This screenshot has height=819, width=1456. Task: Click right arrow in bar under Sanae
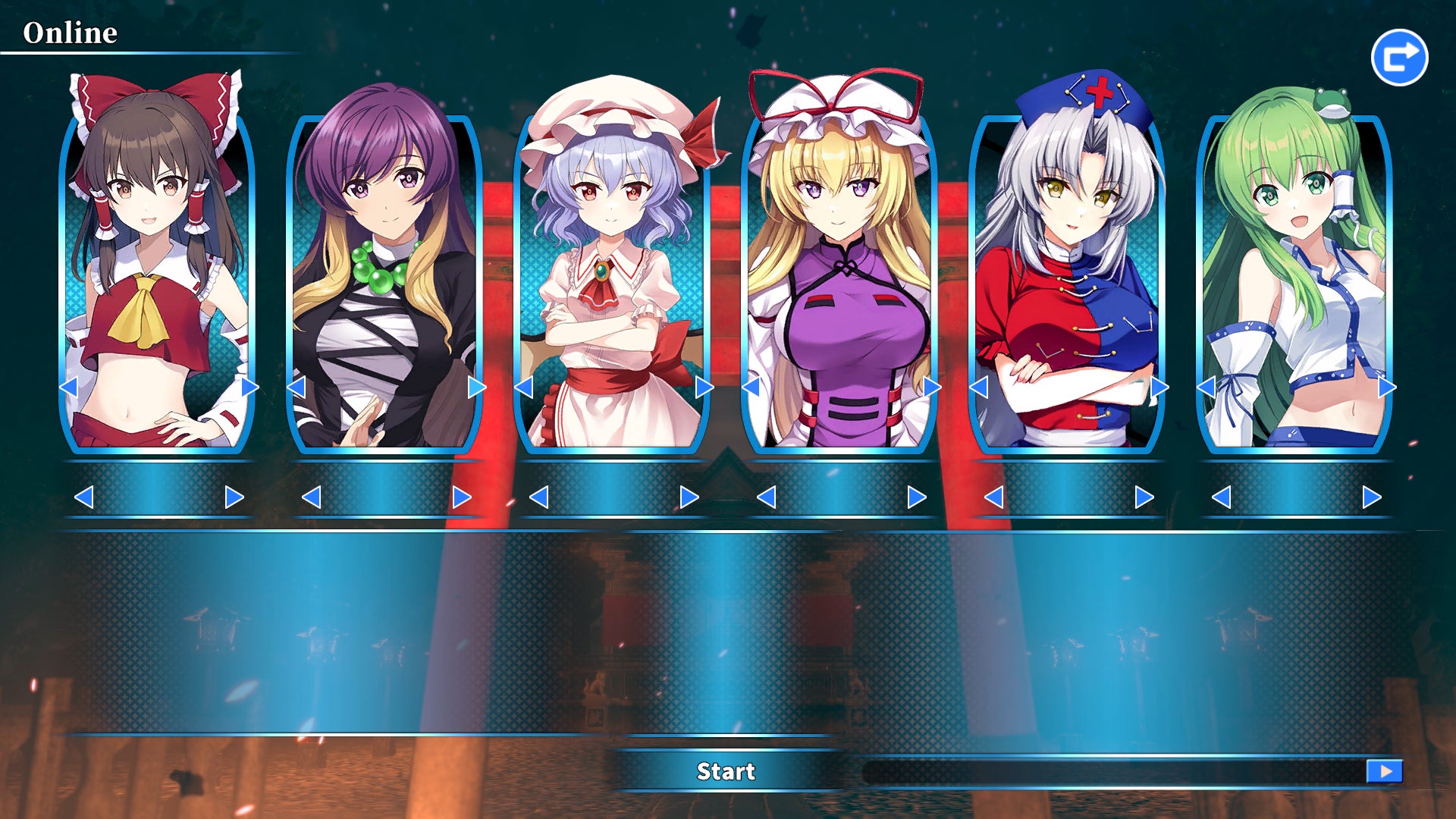pyautogui.click(x=1372, y=497)
